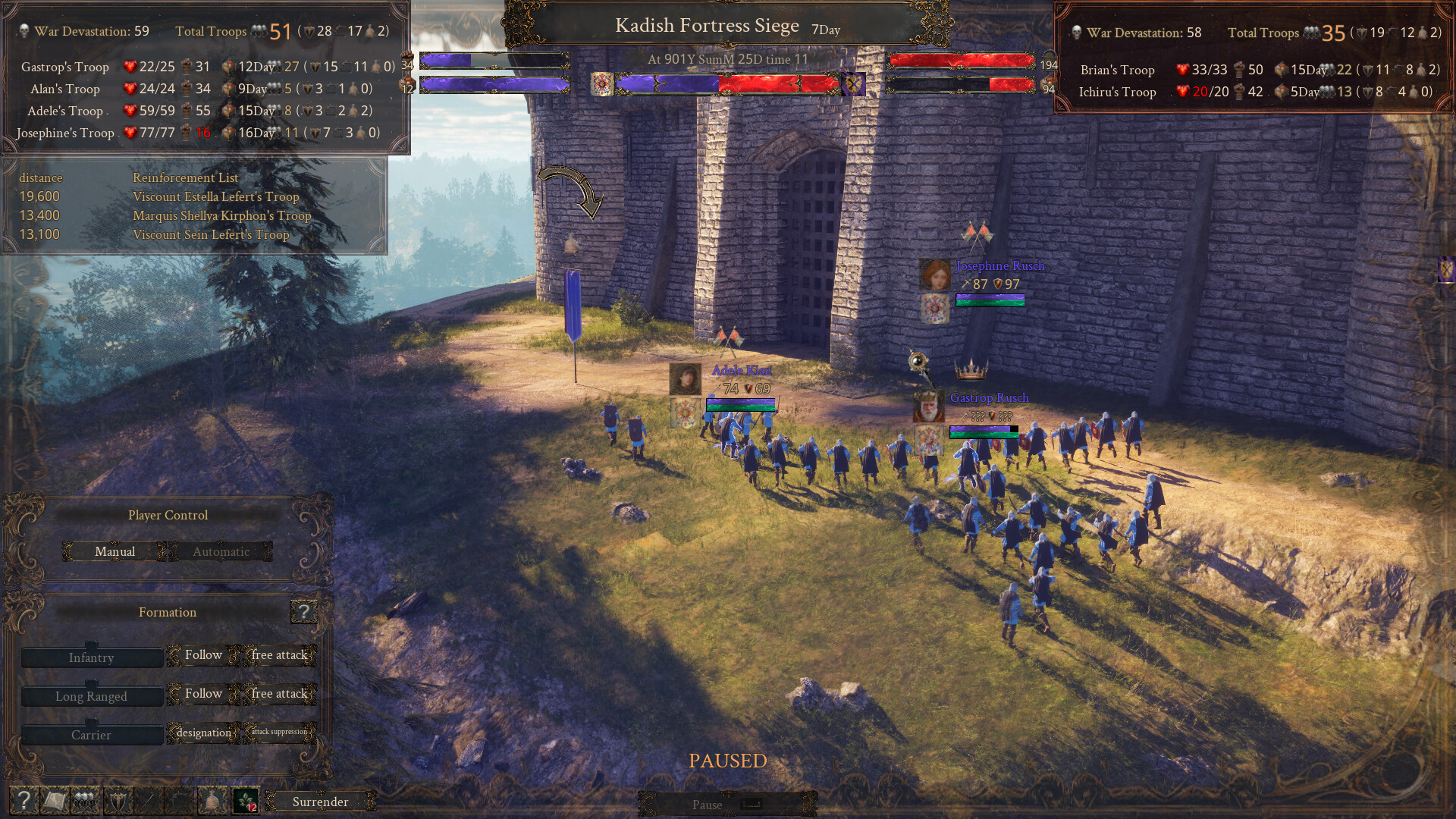1456x819 pixels.
Task: Click the Pause button at bottom
Action: point(705,805)
